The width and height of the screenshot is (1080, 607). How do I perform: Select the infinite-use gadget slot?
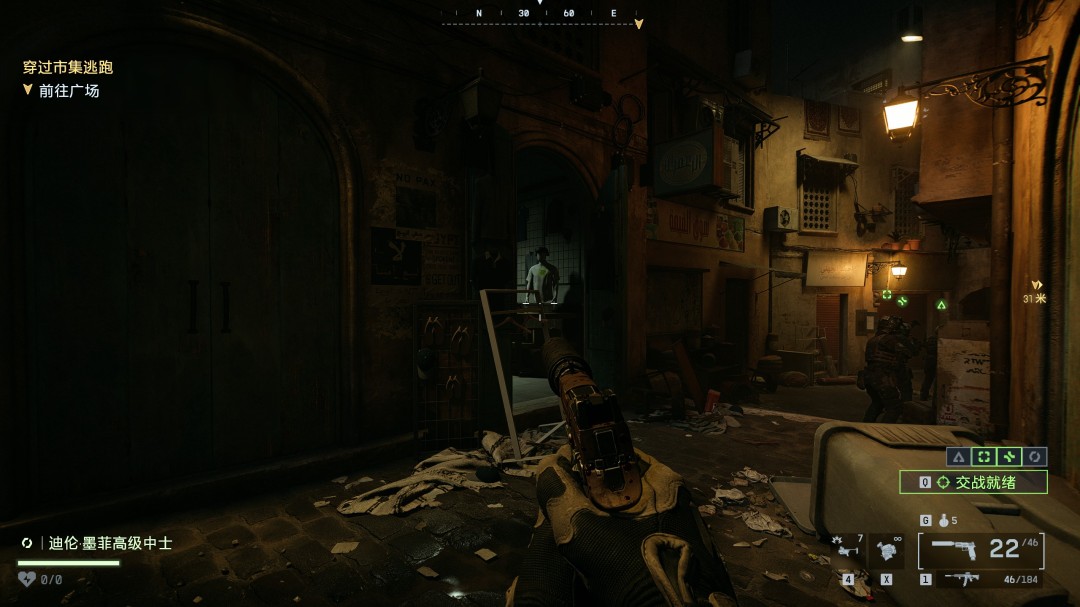pos(887,549)
